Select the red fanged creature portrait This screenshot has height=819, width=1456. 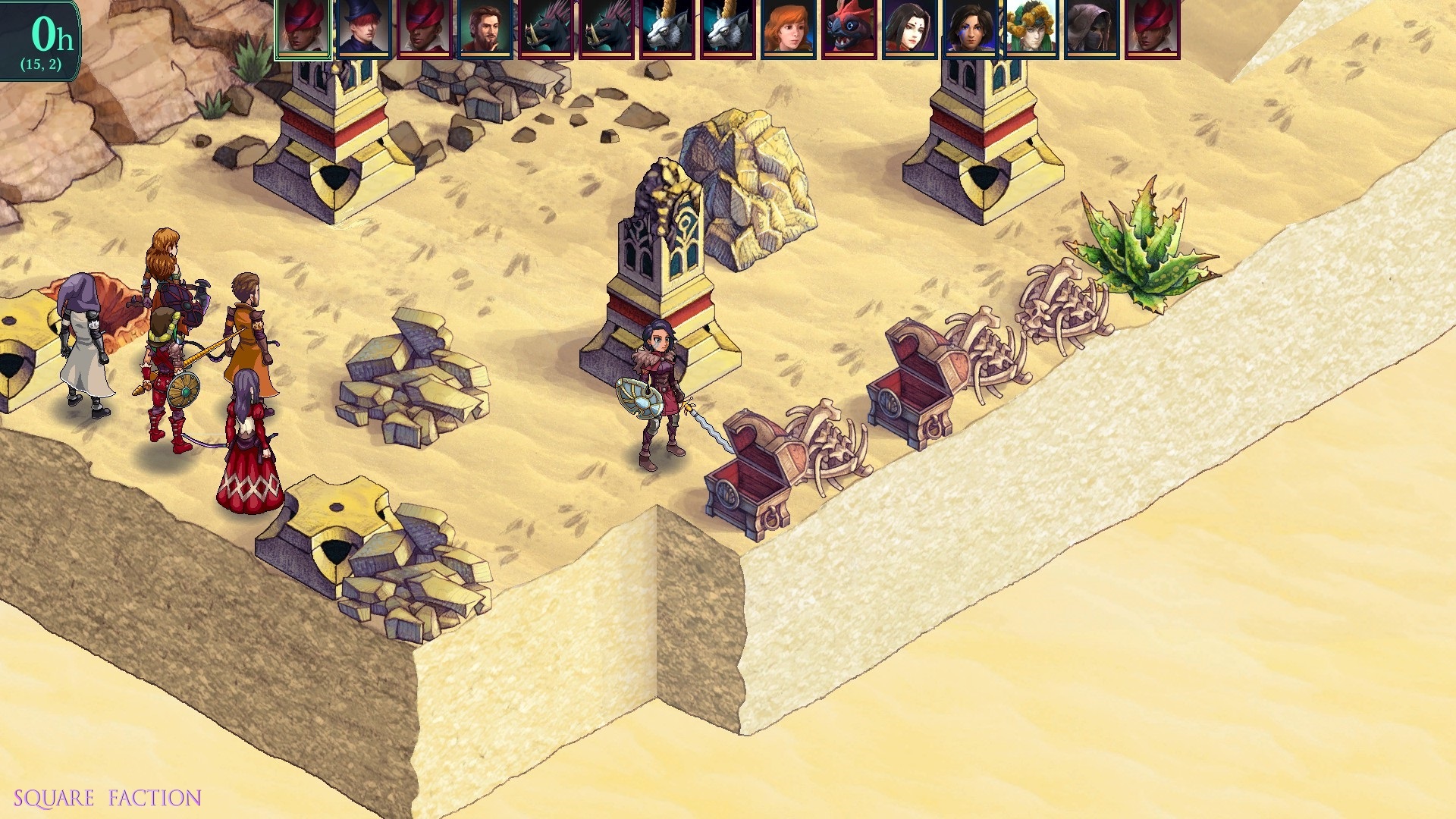[849, 28]
